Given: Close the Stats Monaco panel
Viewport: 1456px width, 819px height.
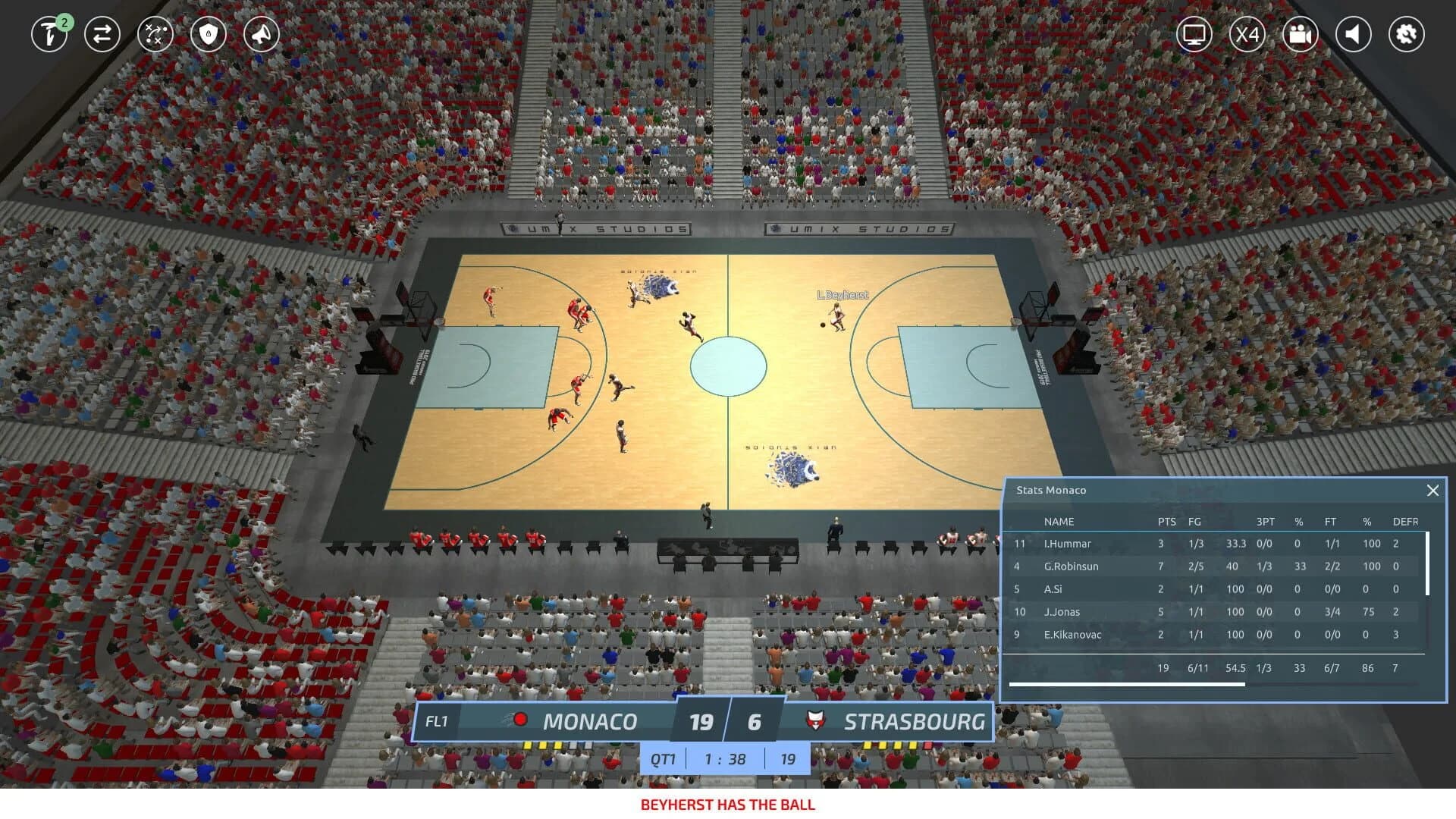Looking at the screenshot, I should tap(1433, 491).
